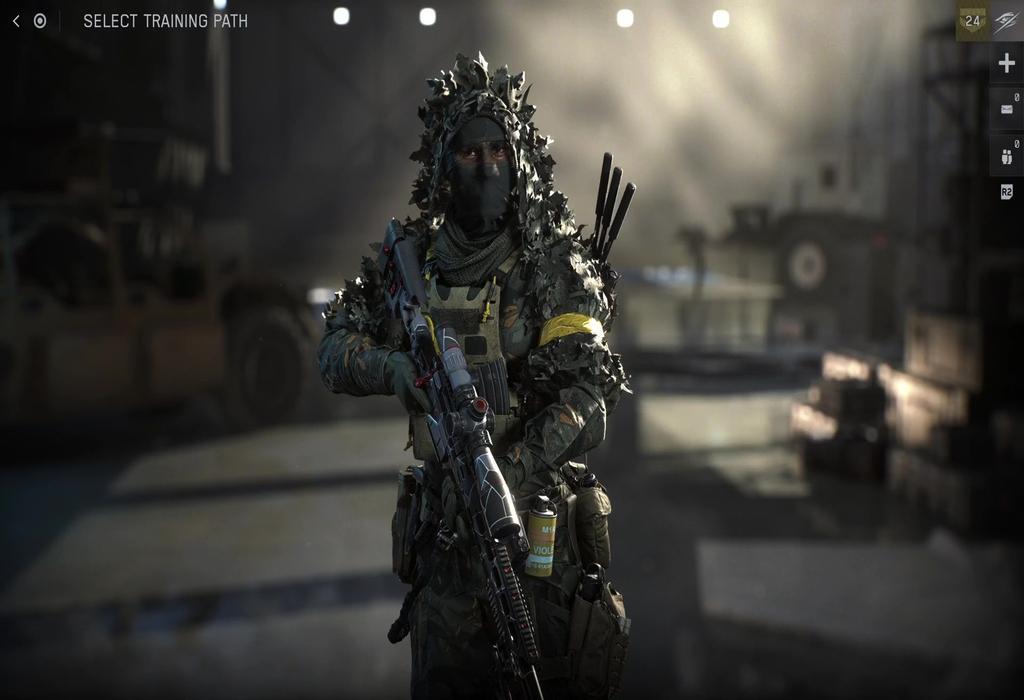
Task: Click the circular target icon beside the back arrow
Action: pyautogui.click(x=40, y=21)
